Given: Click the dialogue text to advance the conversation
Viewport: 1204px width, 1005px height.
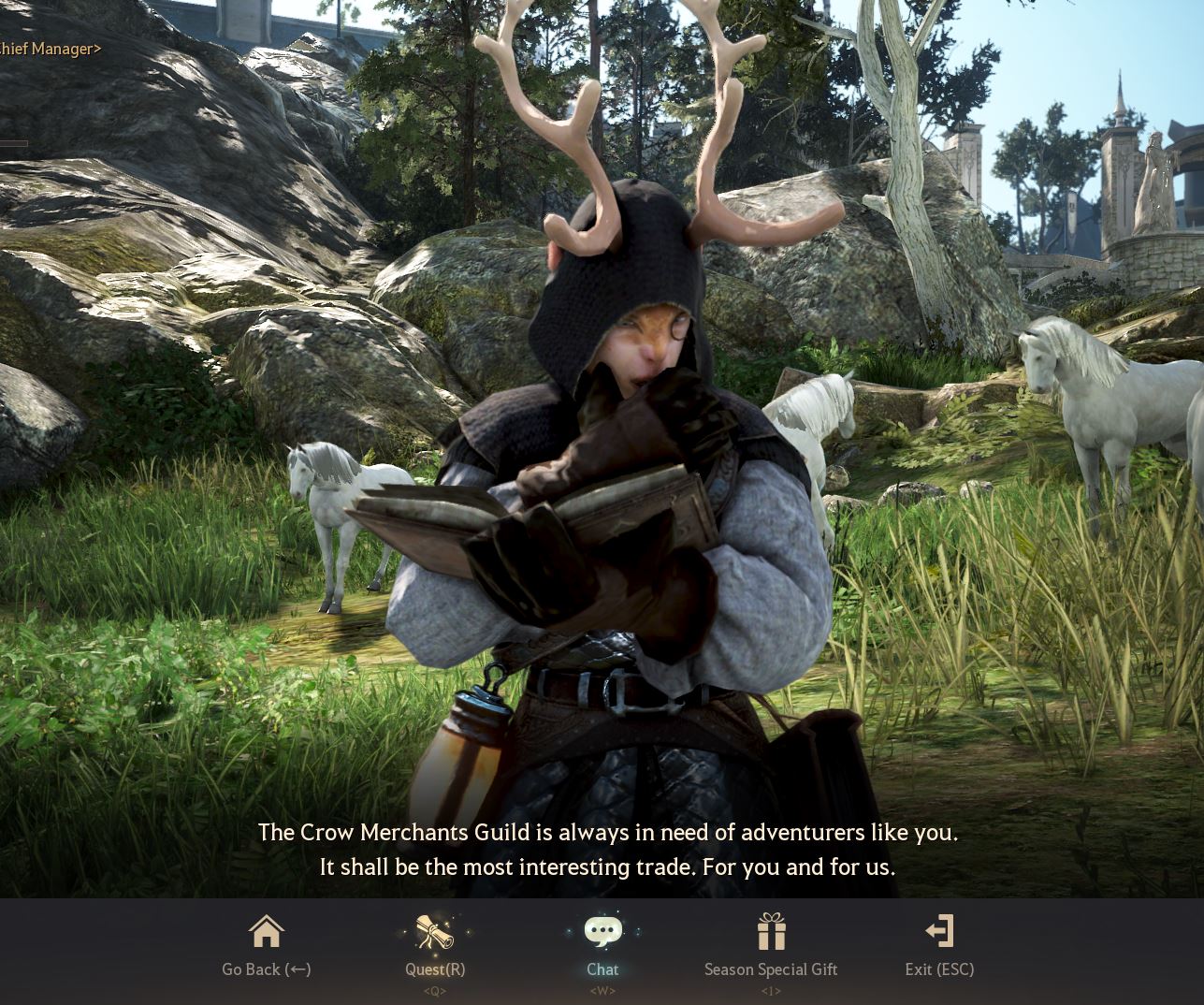Looking at the screenshot, I should tap(608, 848).
